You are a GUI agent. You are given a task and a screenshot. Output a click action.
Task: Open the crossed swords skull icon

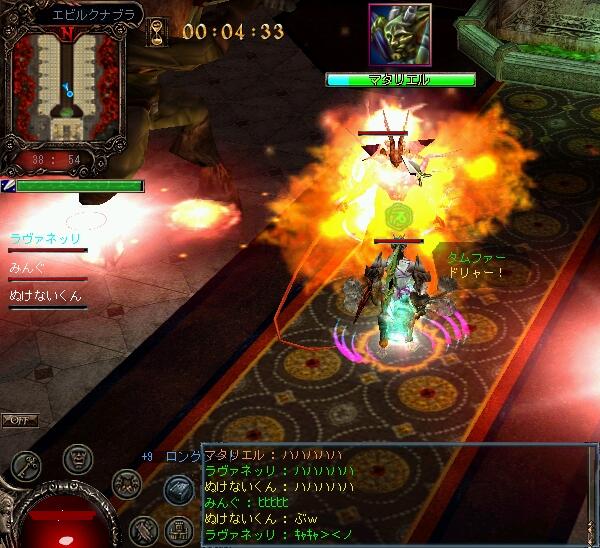(125, 484)
